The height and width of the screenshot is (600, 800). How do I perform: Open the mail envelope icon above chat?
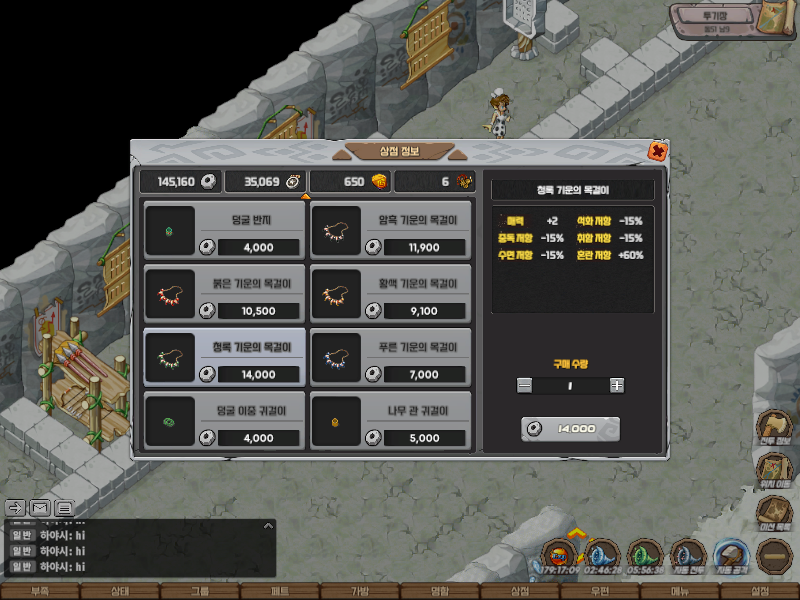(40, 507)
